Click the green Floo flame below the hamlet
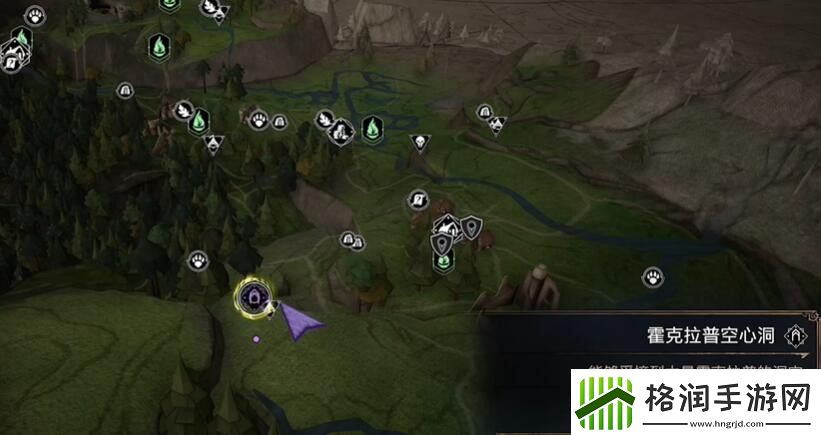The width and height of the screenshot is (821, 435). click(x=443, y=260)
